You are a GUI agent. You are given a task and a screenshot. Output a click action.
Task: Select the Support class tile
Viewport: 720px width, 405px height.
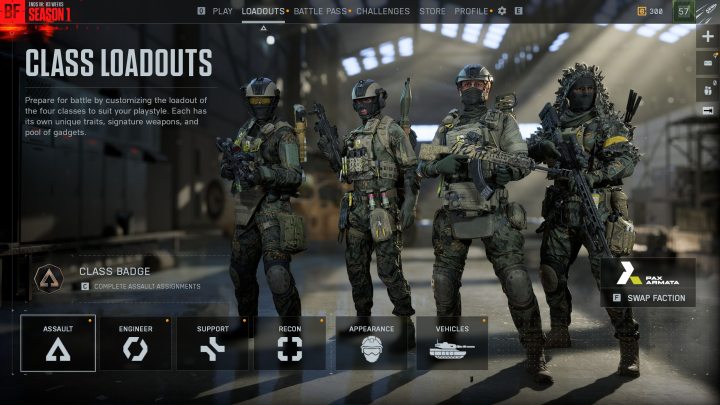point(212,343)
